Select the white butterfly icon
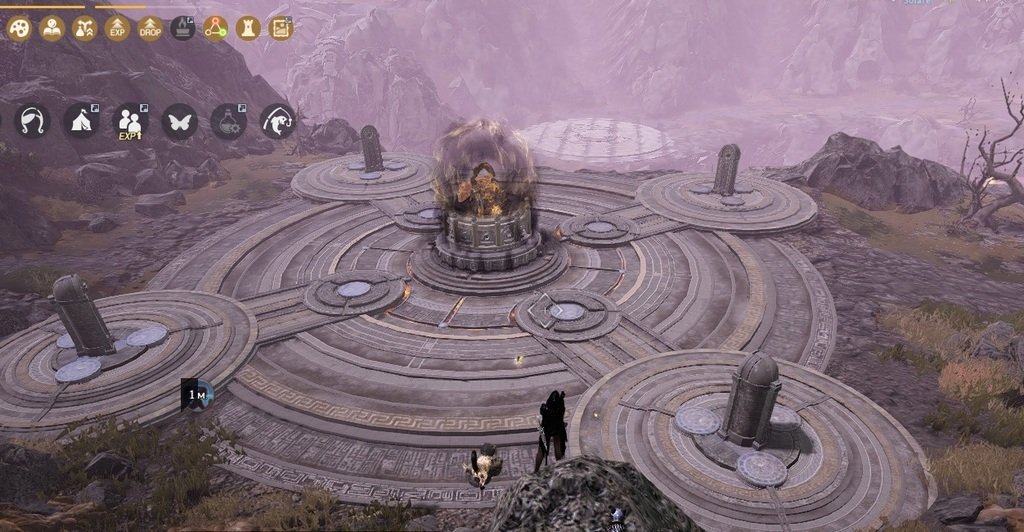 (x=180, y=121)
